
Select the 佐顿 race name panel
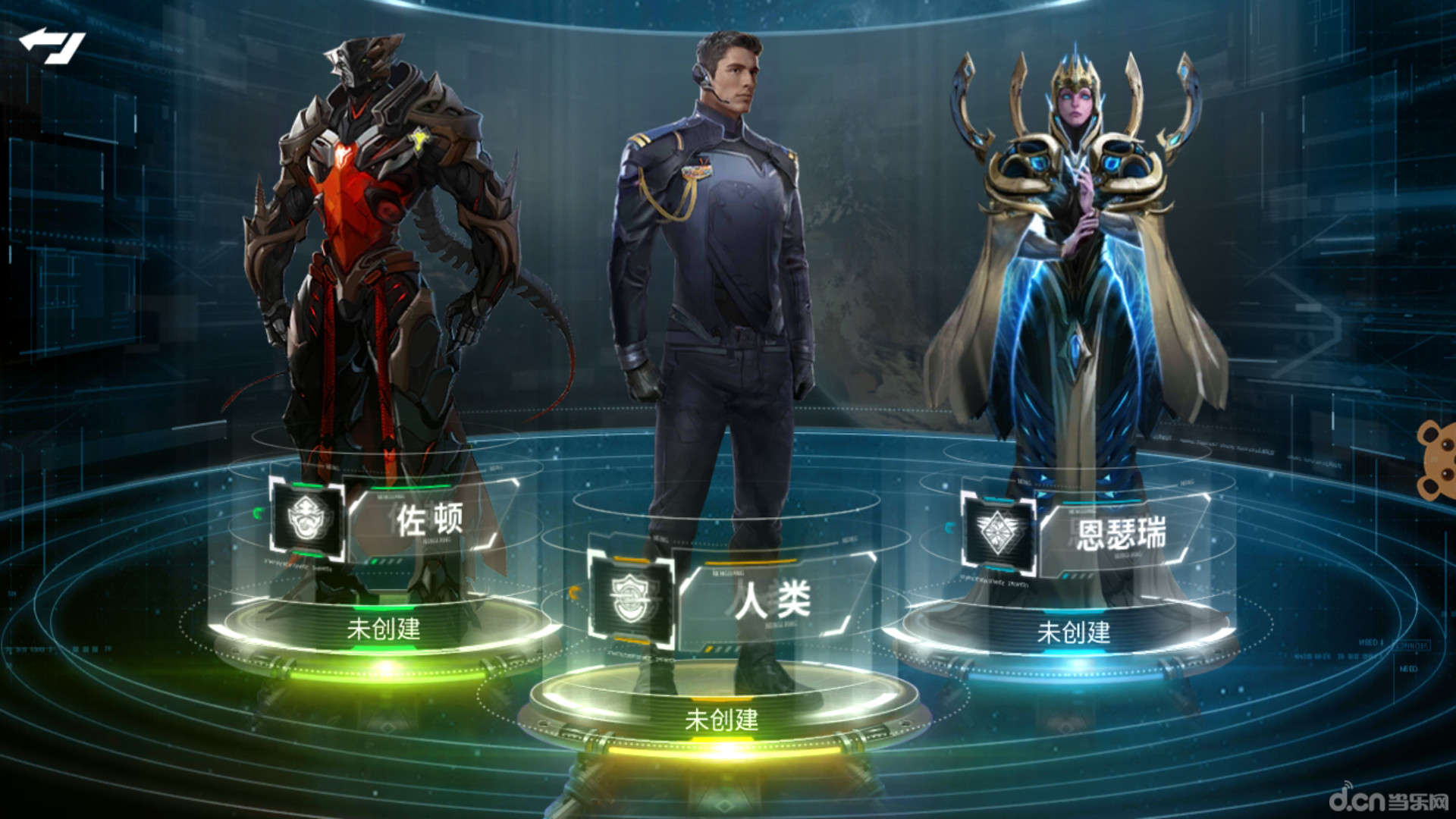tap(429, 519)
